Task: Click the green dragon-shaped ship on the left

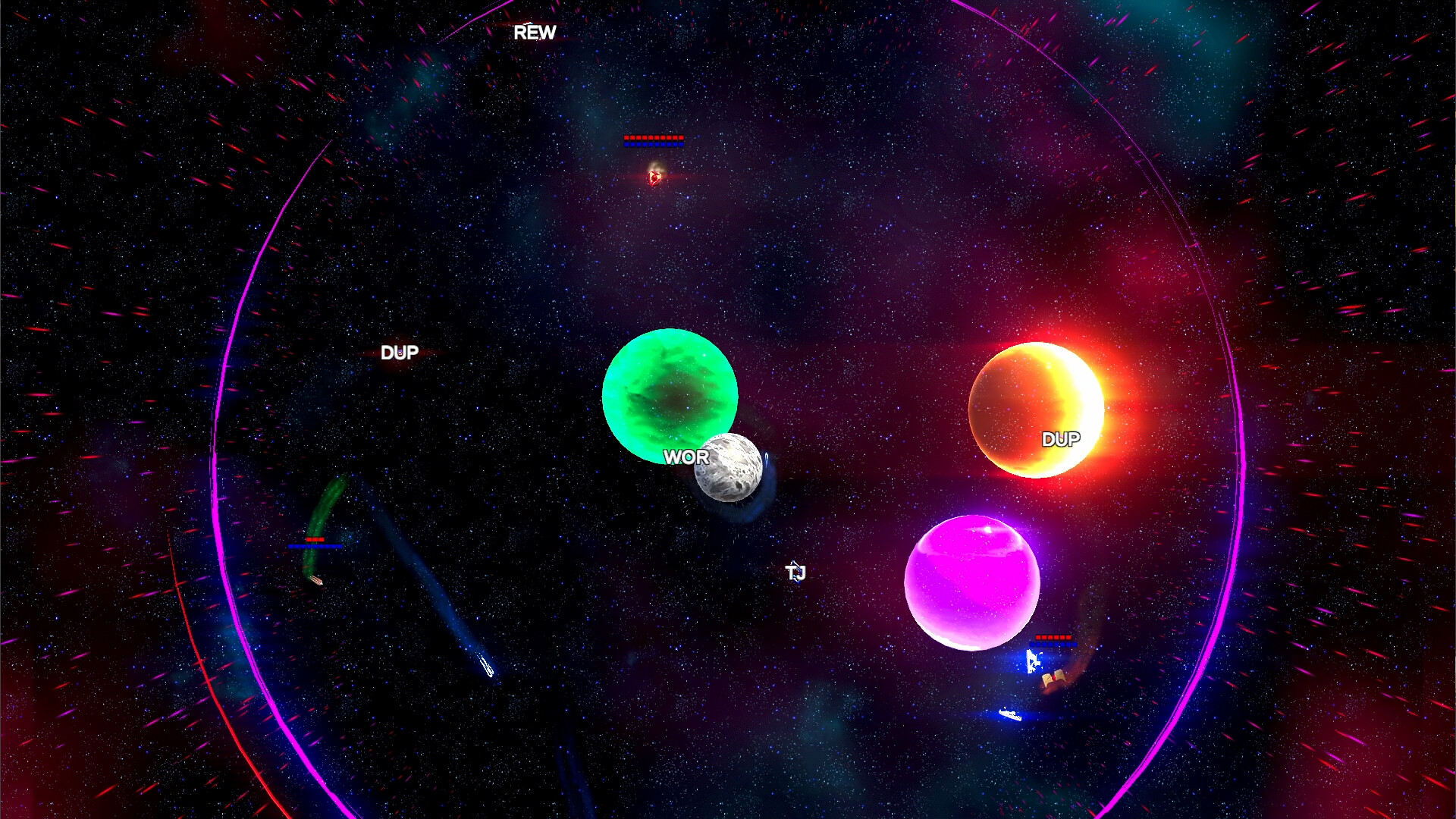Action: [317, 580]
